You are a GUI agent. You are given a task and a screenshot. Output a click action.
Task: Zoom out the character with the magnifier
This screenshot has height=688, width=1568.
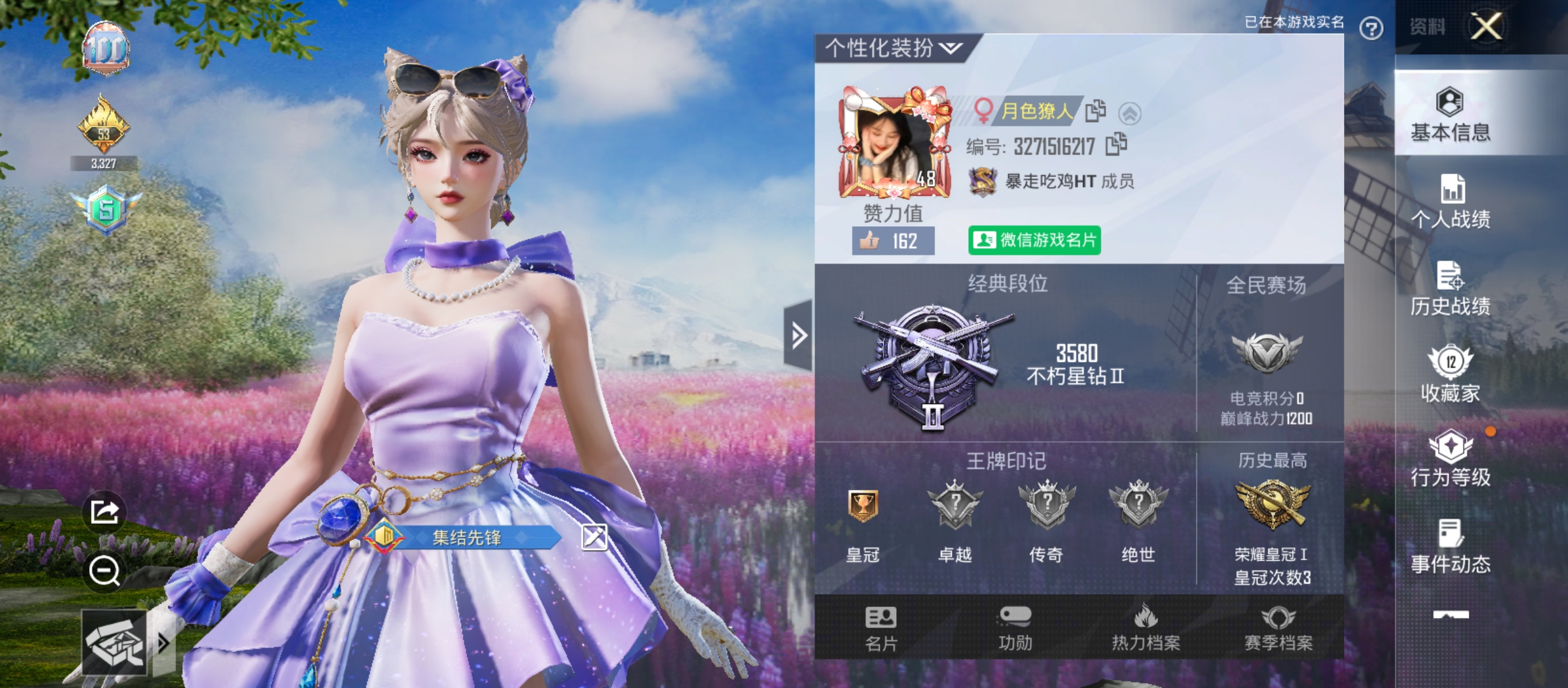coord(105,570)
